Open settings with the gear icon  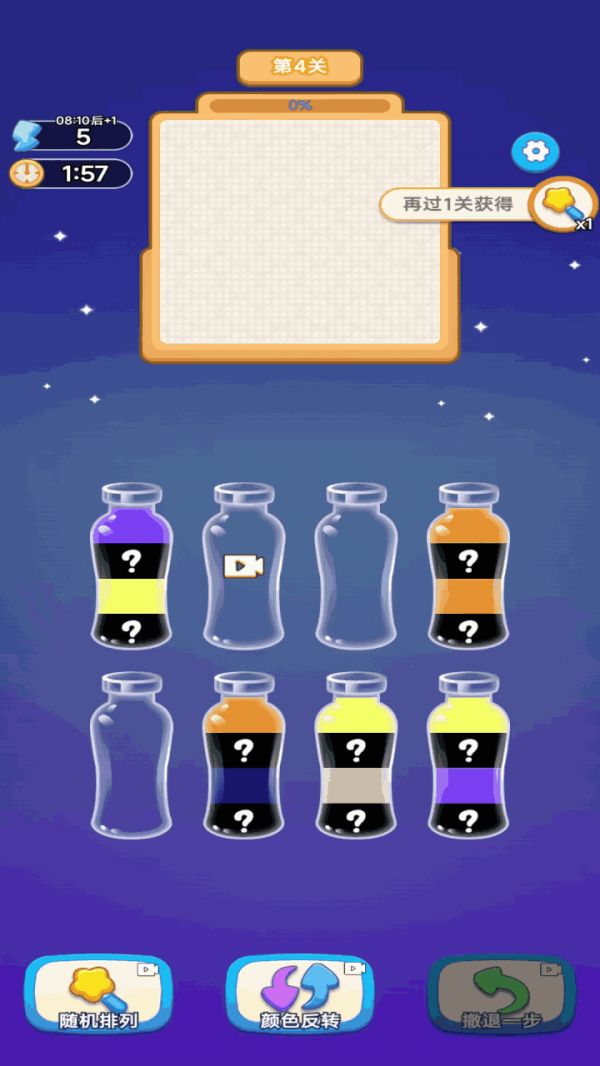(x=536, y=152)
